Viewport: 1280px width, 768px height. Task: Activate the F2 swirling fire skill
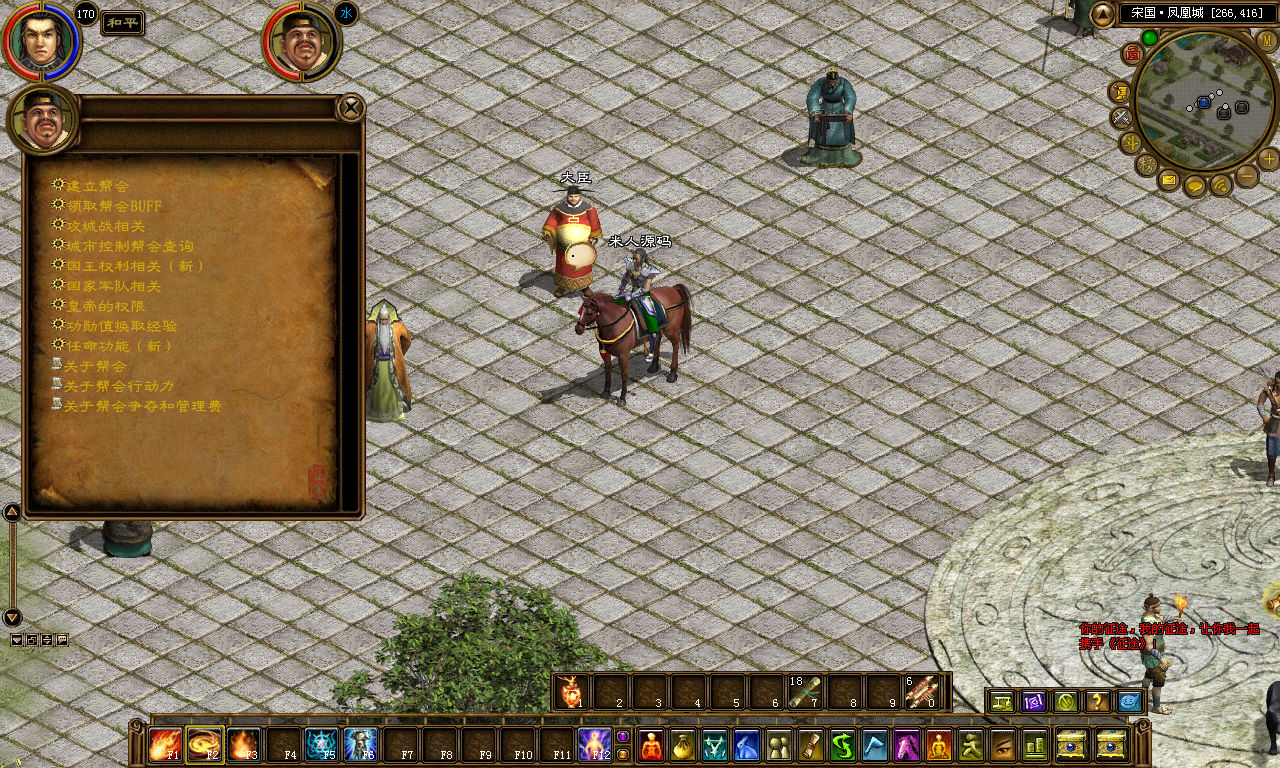tap(205, 745)
